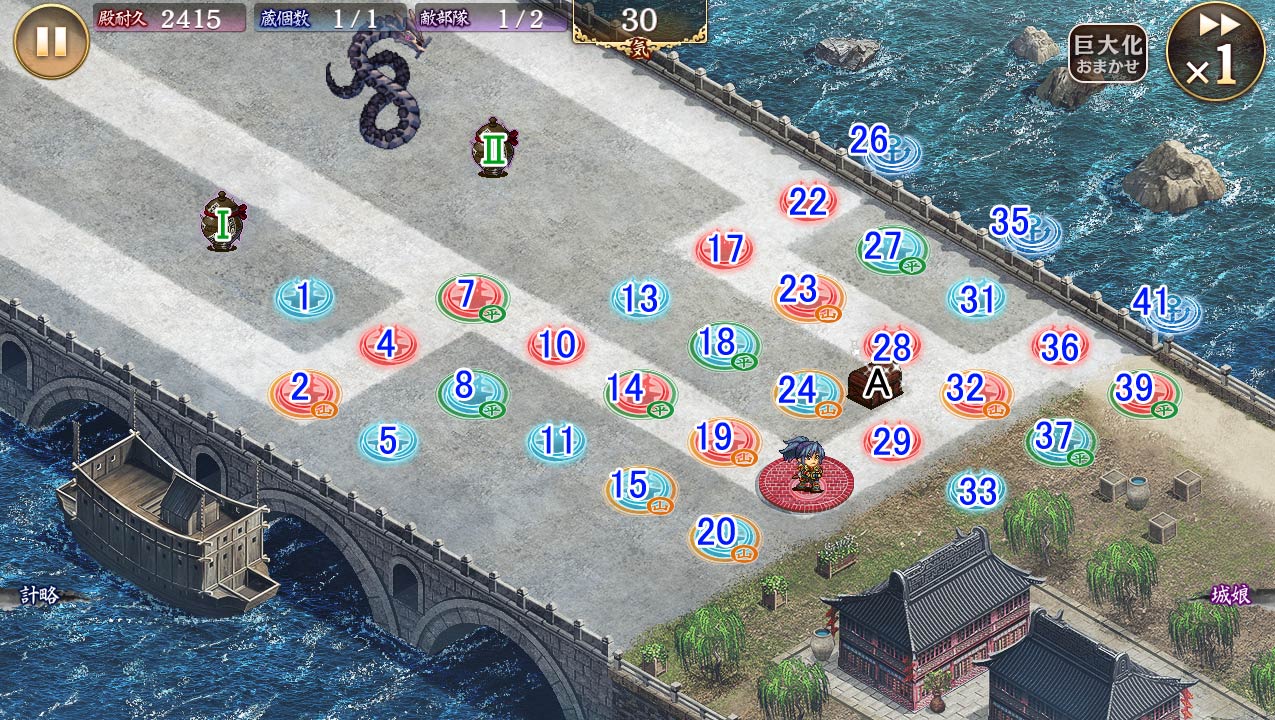This screenshot has width=1275, height=720.
Task: Toggle the ×1 game speed button
Action: (1215, 52)
